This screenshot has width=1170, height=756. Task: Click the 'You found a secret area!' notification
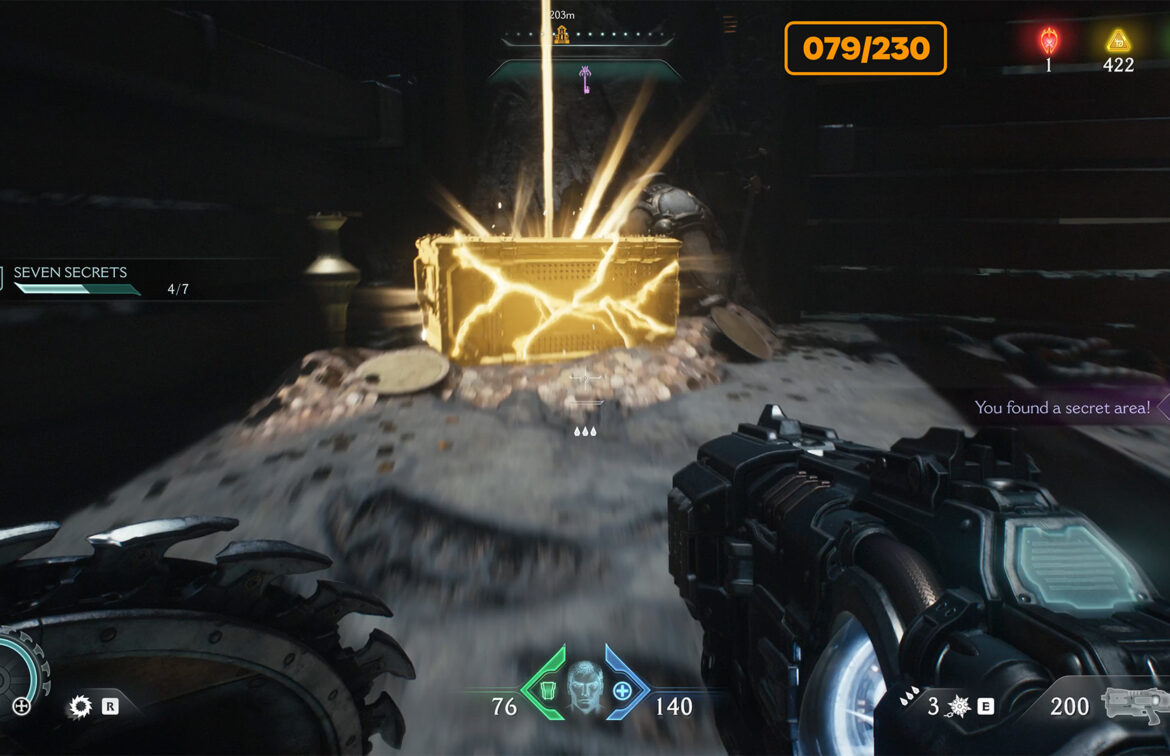pyautogui.click(x=1062, y=407)
